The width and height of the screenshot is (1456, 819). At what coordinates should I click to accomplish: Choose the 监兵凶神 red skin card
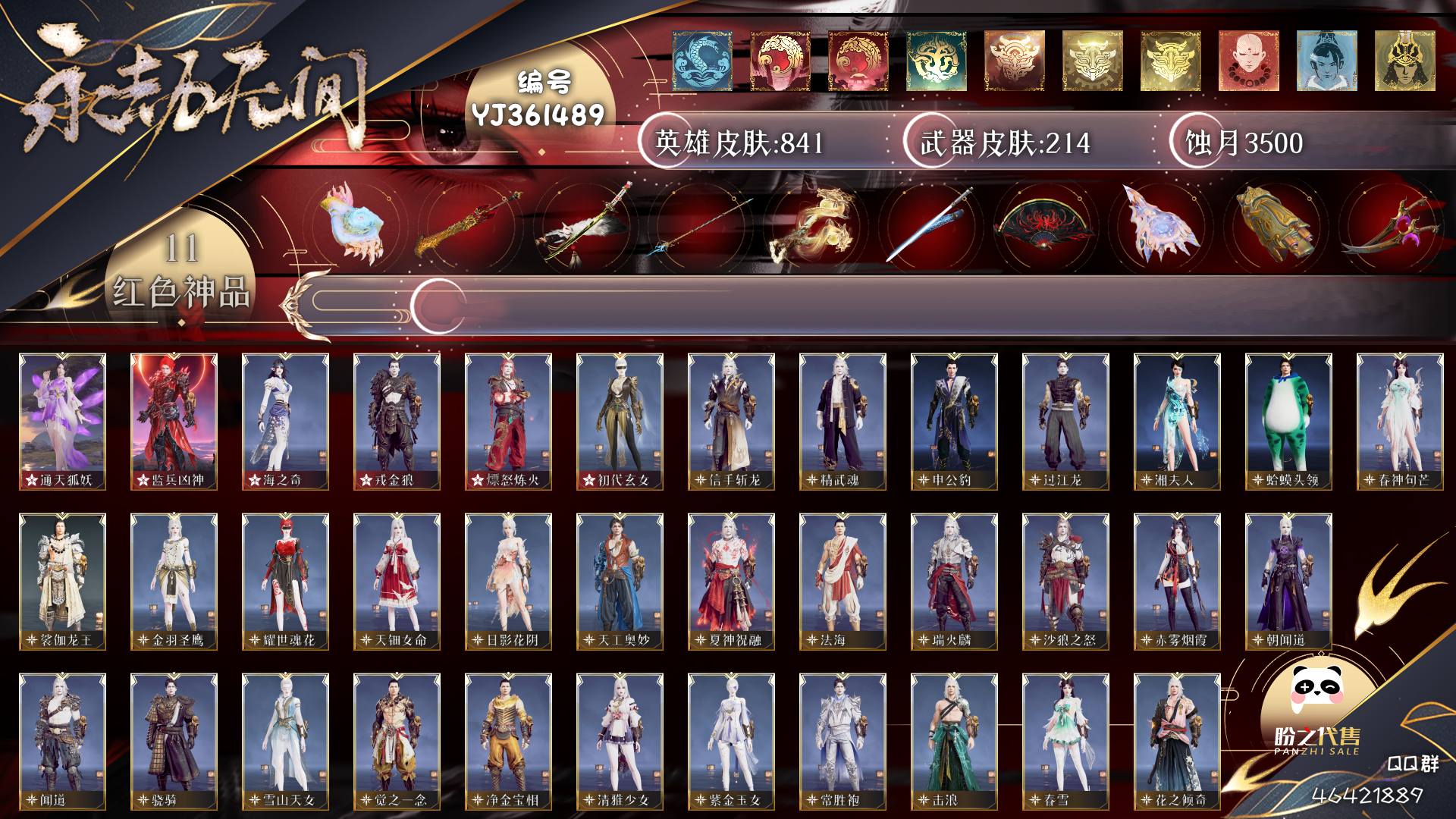[174, 421]
